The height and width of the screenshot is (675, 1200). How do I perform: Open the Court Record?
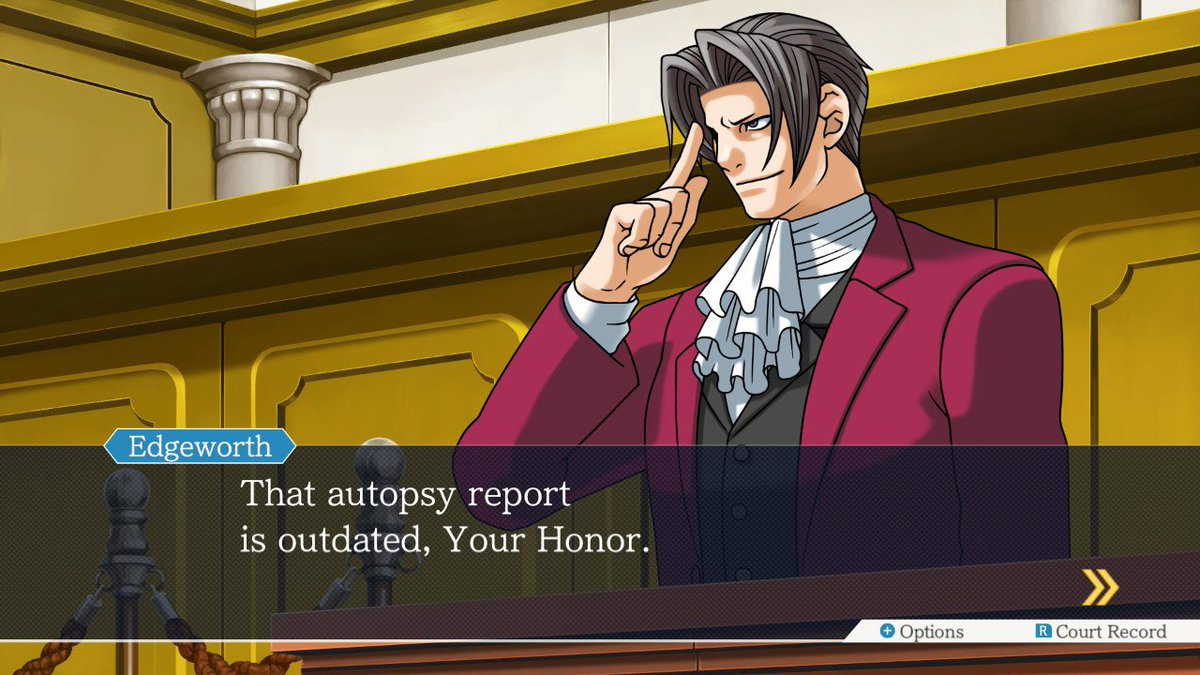(x=1100, y=632)
